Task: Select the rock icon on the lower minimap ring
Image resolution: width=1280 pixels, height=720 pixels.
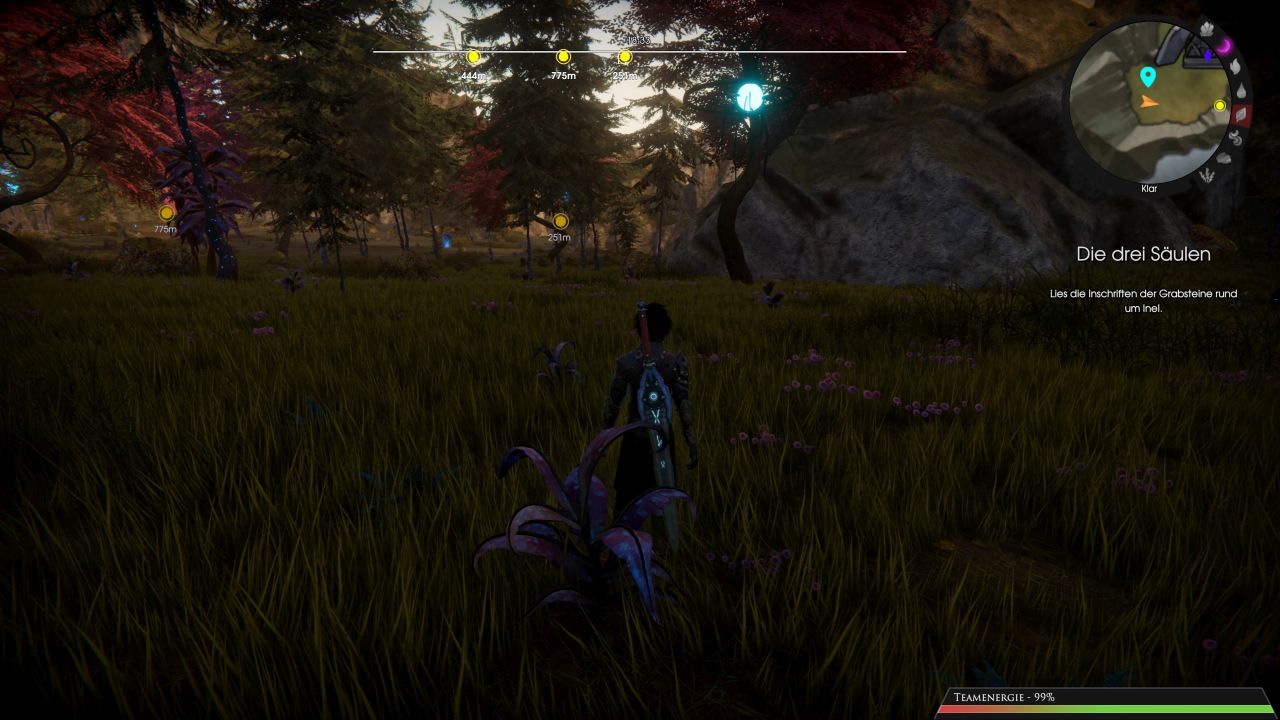Action: pos(1224,157)
